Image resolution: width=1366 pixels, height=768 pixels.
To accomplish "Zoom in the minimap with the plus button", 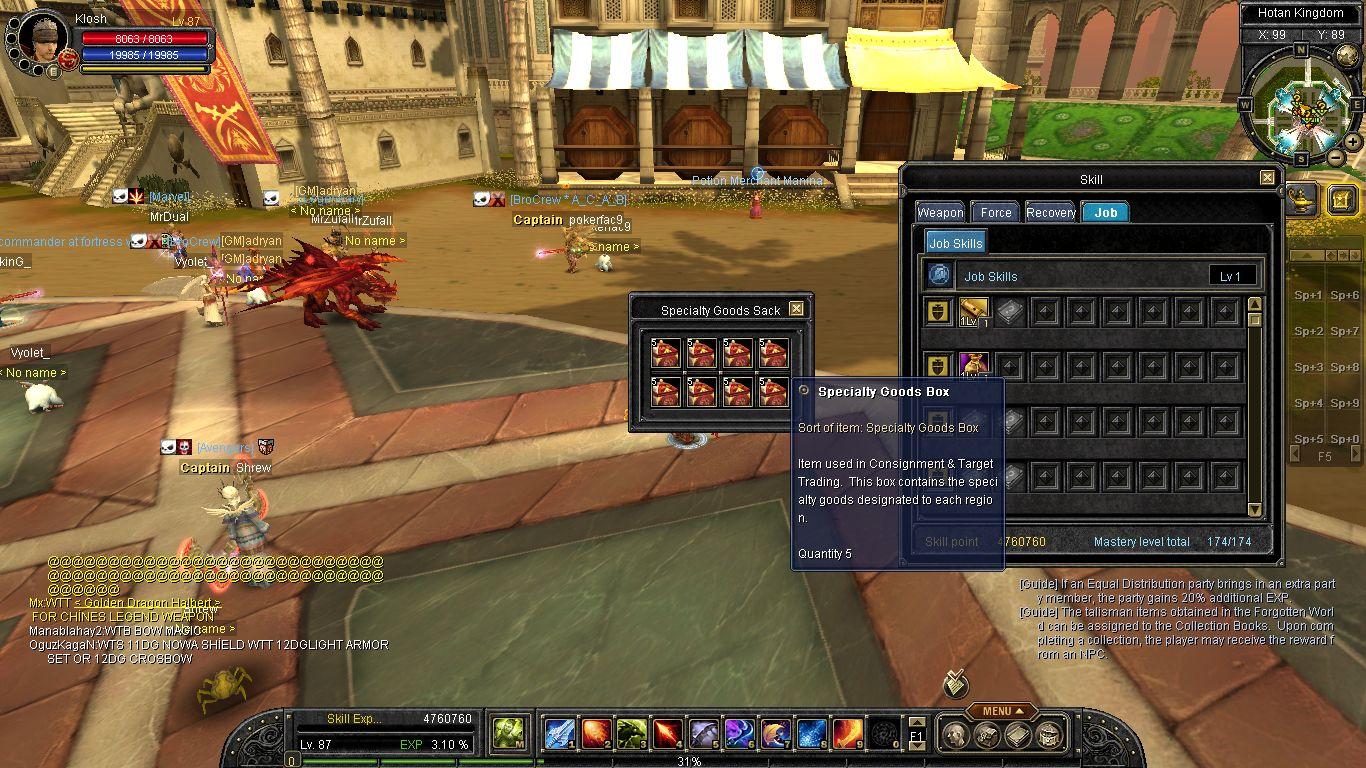I will pyautogui.click(x=1352, y=142).
